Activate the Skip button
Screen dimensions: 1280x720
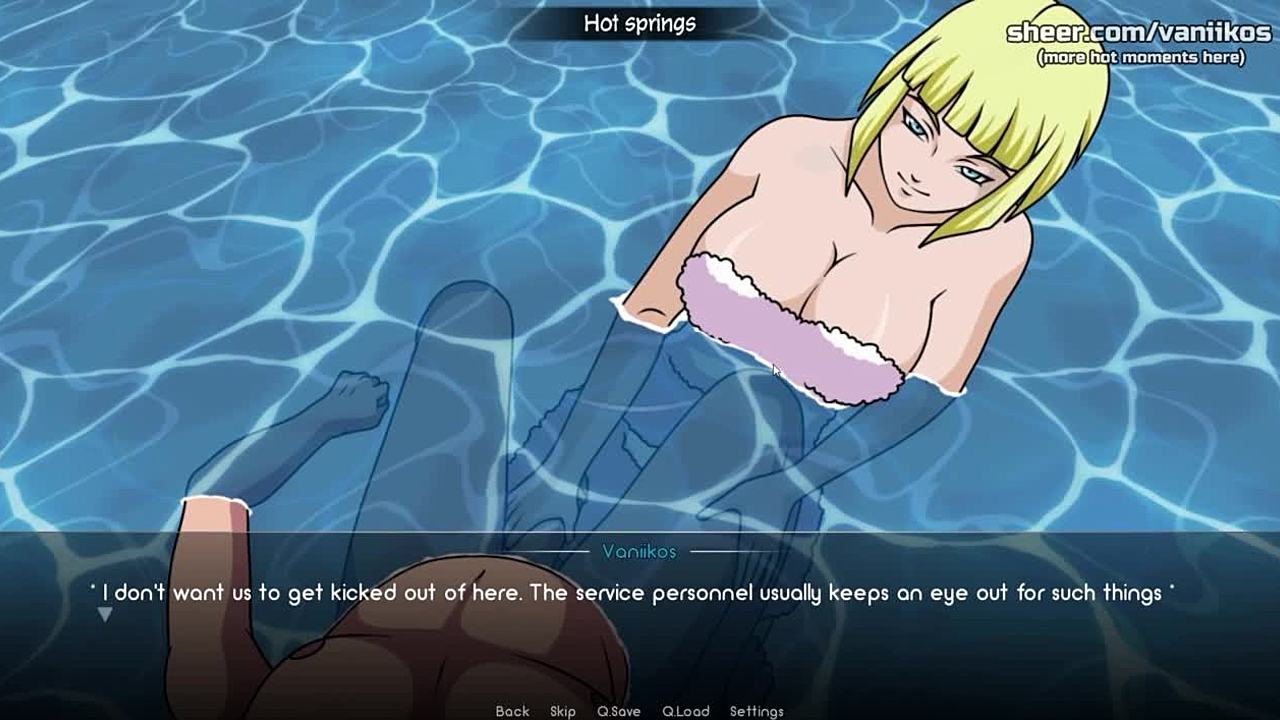pyautogui.click(x=563, y=711)
